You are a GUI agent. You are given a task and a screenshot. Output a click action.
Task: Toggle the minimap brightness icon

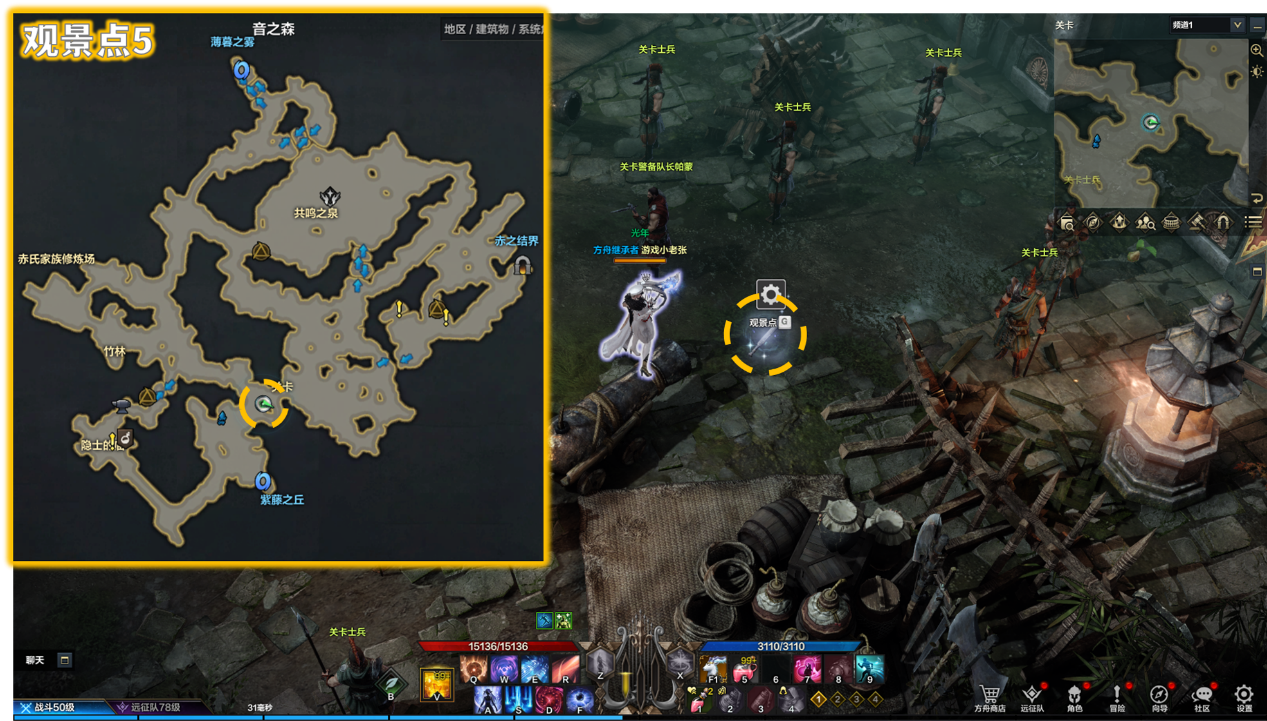click(1257, 72)
